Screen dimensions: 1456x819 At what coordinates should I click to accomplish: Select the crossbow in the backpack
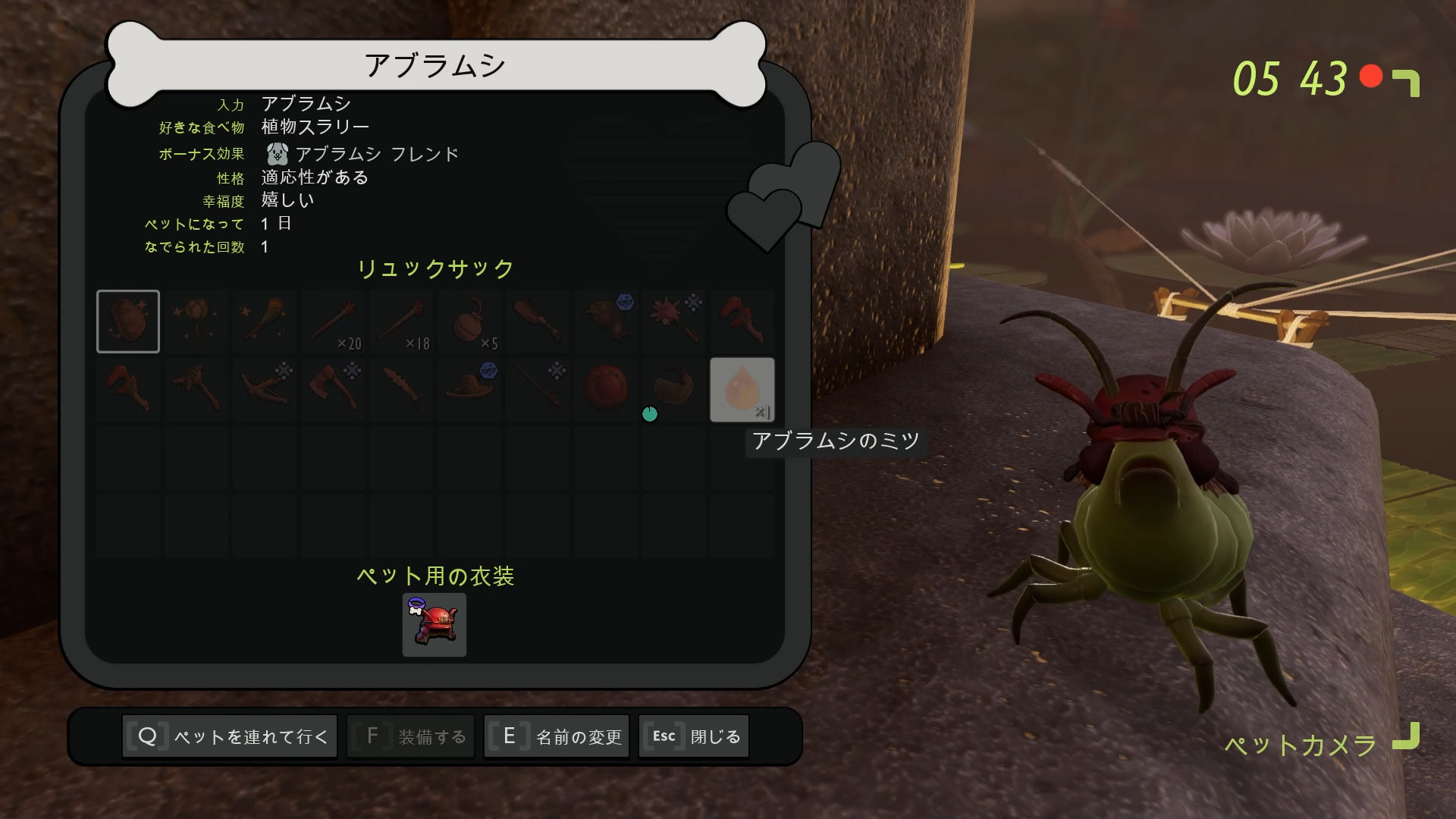264,389
